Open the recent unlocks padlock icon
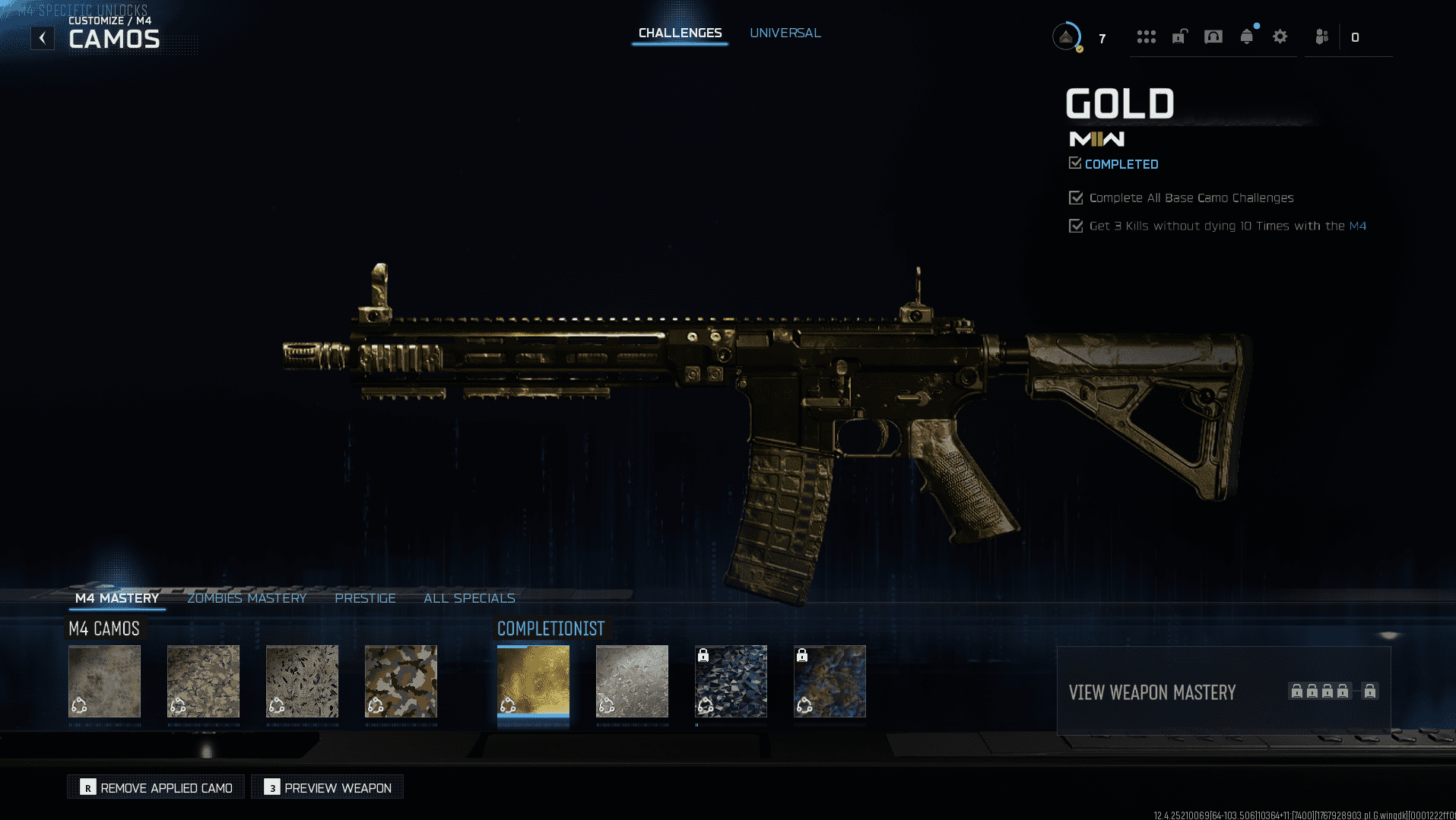This screenshot has height=820, width=1456. 1179,36
